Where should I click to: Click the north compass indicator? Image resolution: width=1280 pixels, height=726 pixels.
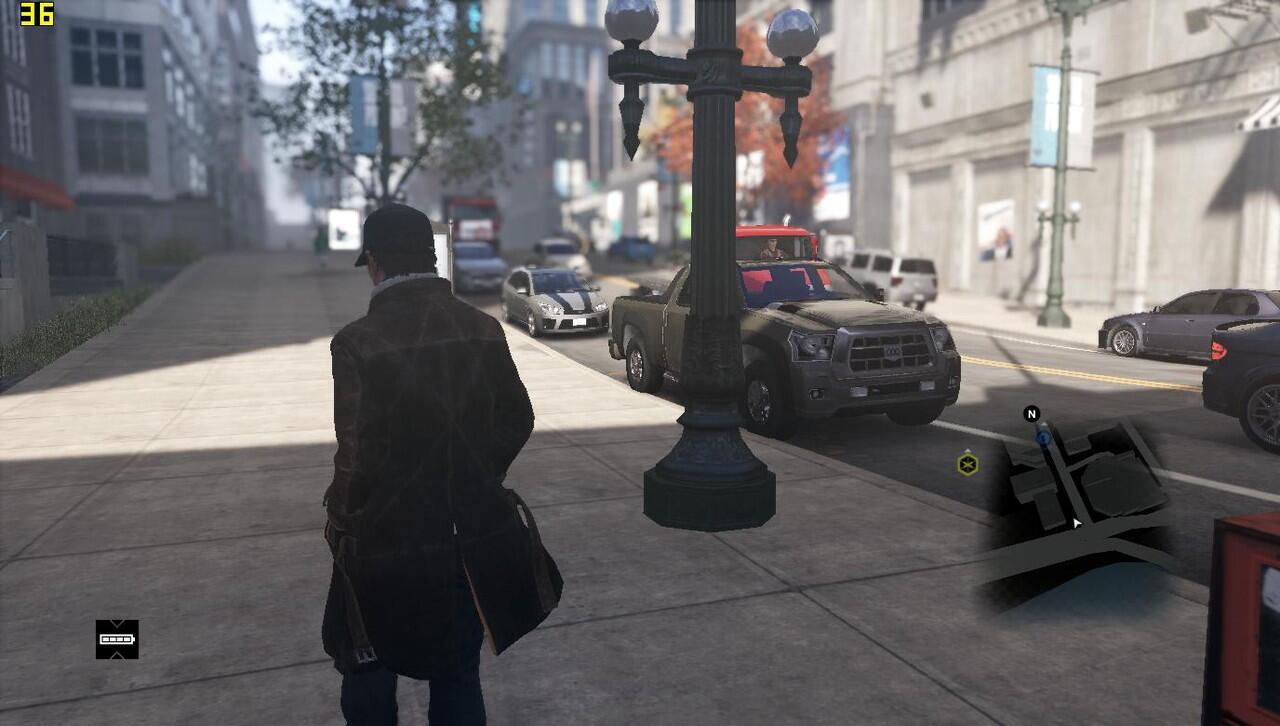[x=1032, y=414]
